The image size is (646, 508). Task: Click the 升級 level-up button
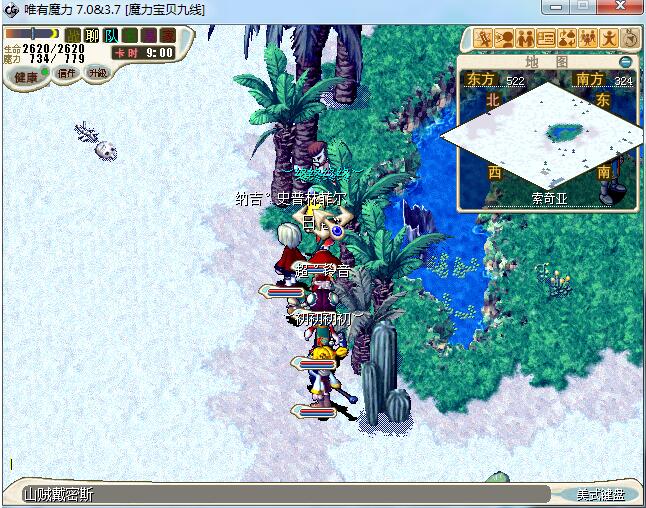(97, 73)
